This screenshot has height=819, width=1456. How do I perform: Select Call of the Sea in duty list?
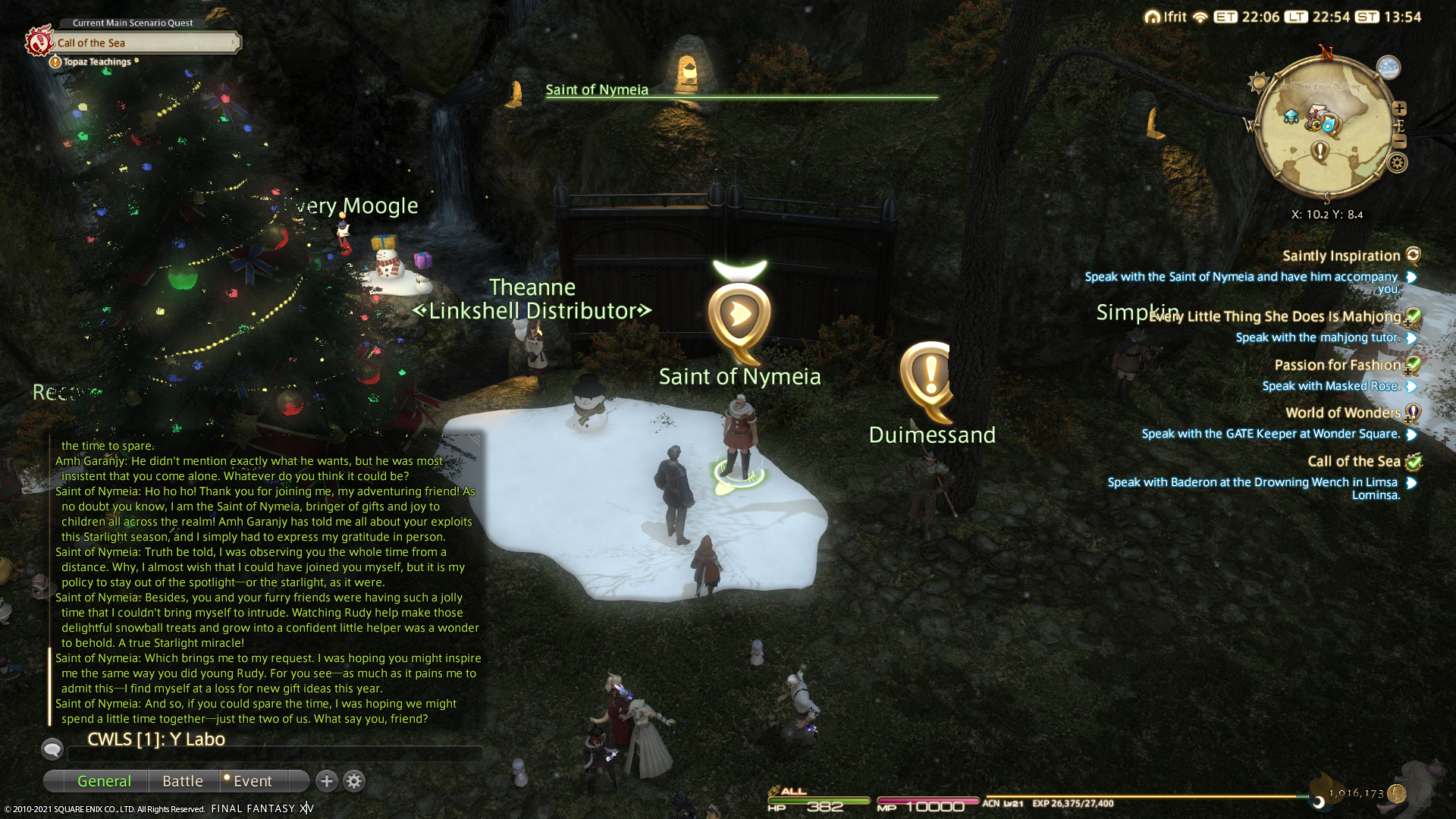[x=1354, y=462]
